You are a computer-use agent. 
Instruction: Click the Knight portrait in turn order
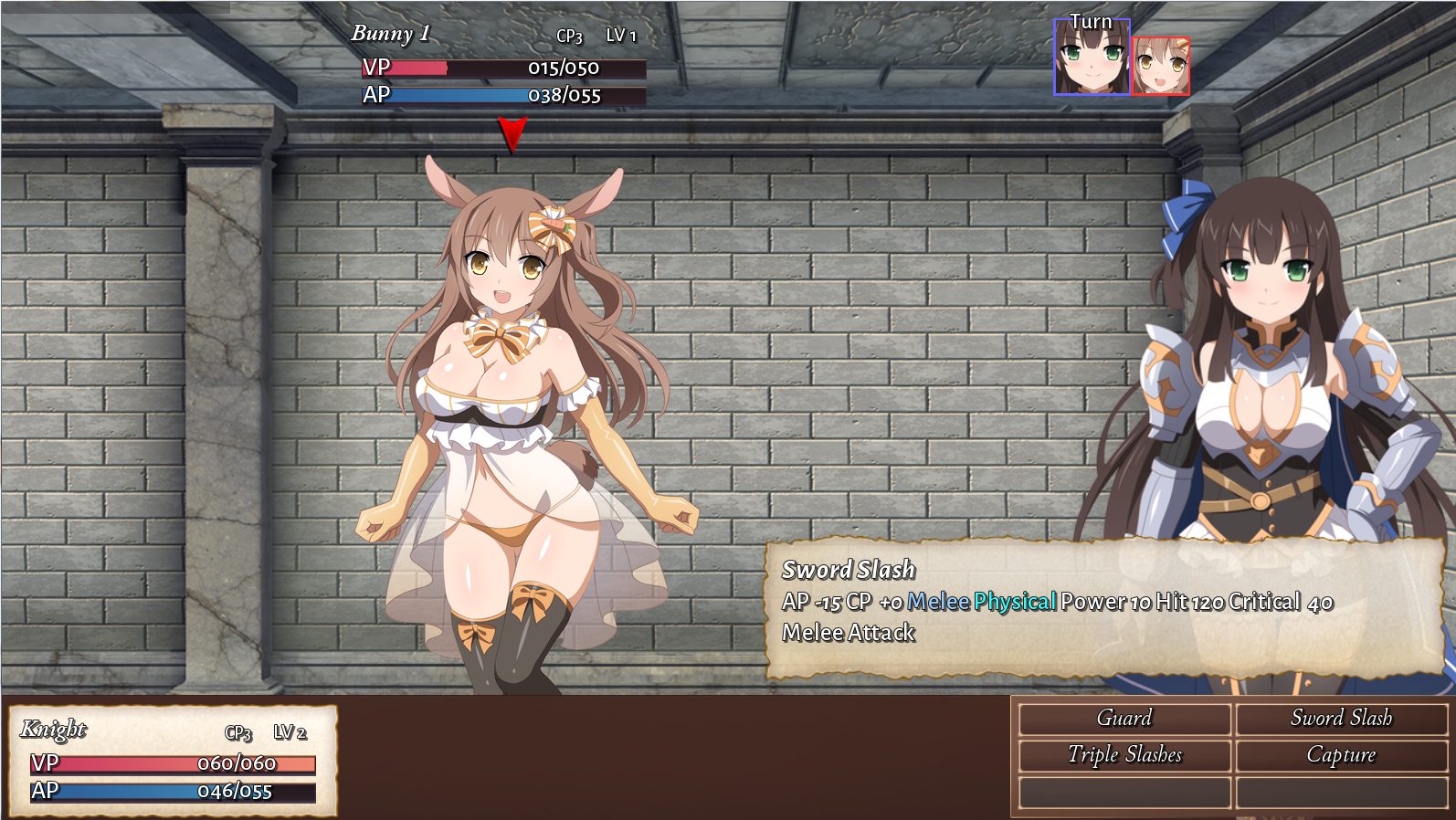pos(1092,58)
